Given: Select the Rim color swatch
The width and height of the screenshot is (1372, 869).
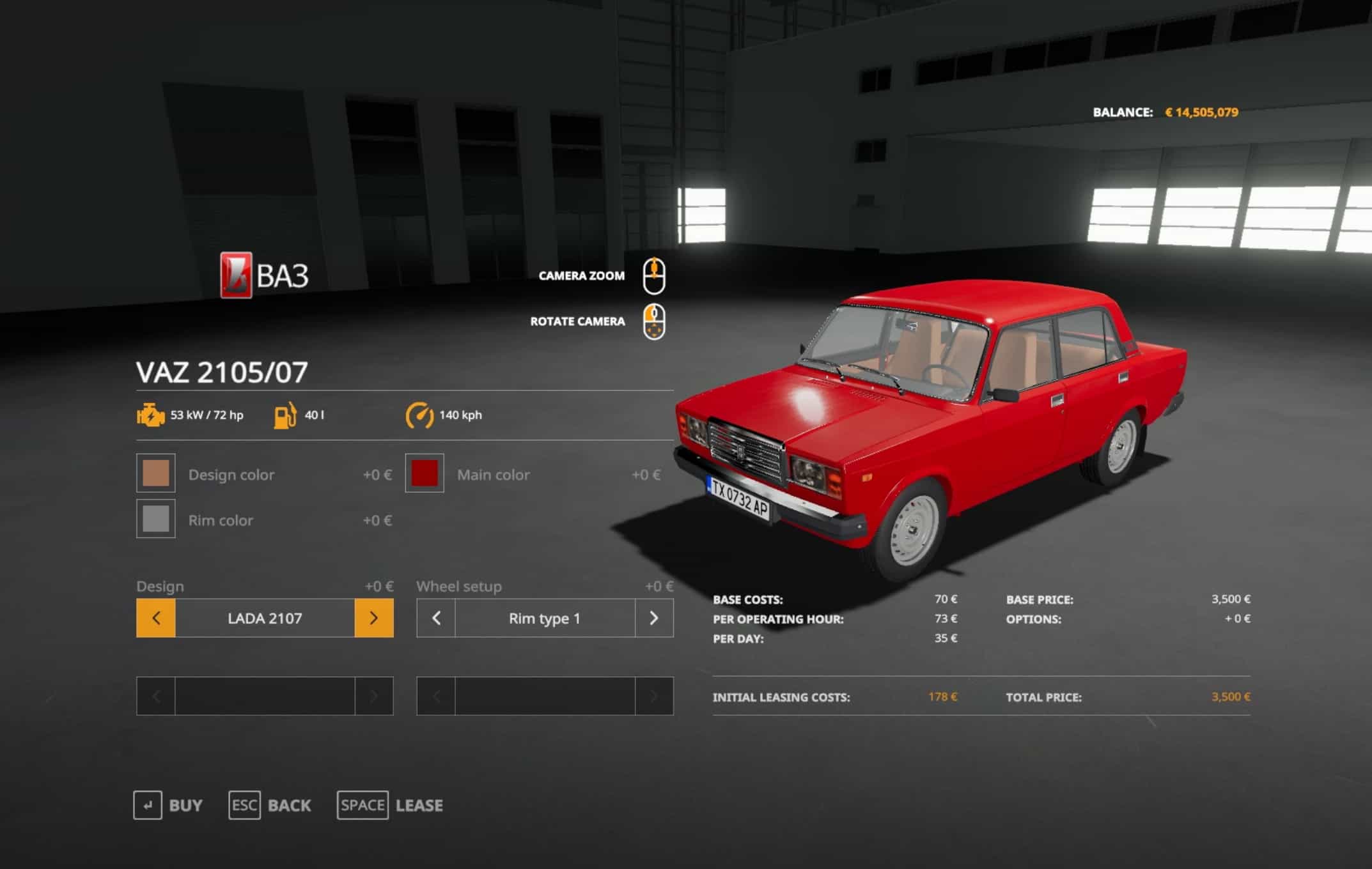Looking at the screenshot, I should click(156, 519).
